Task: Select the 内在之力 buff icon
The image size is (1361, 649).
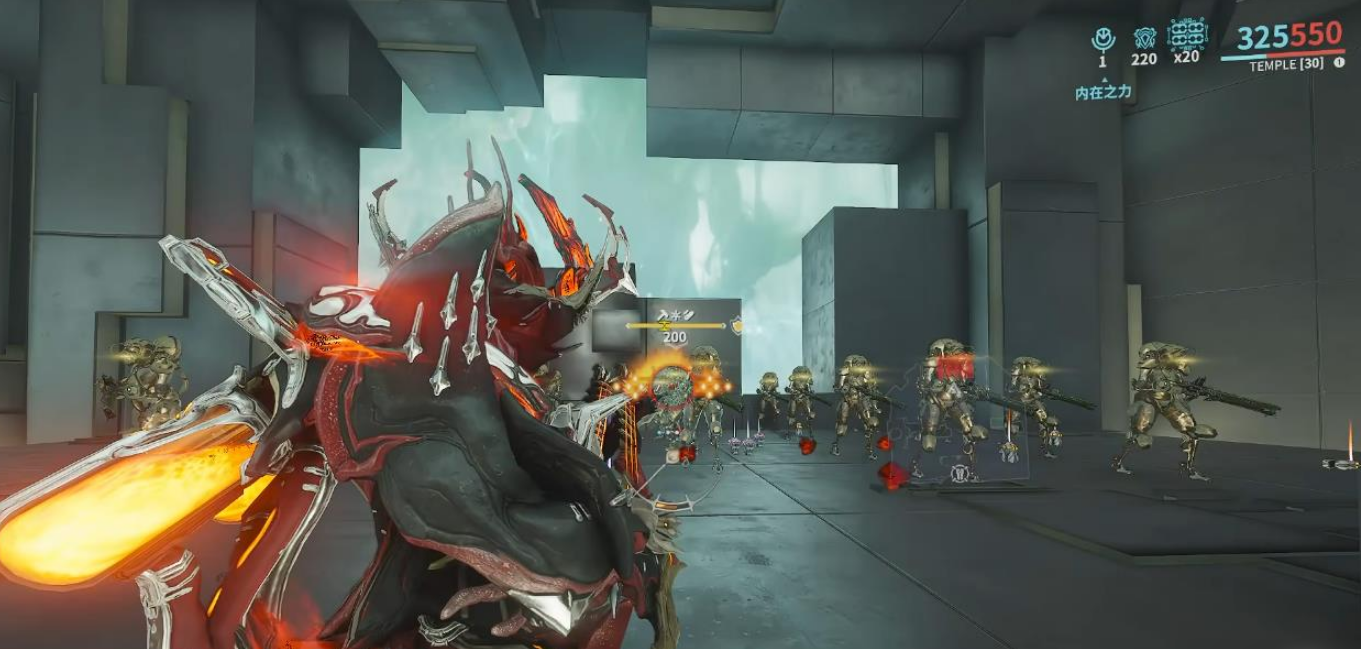Action: (1103, 40)
